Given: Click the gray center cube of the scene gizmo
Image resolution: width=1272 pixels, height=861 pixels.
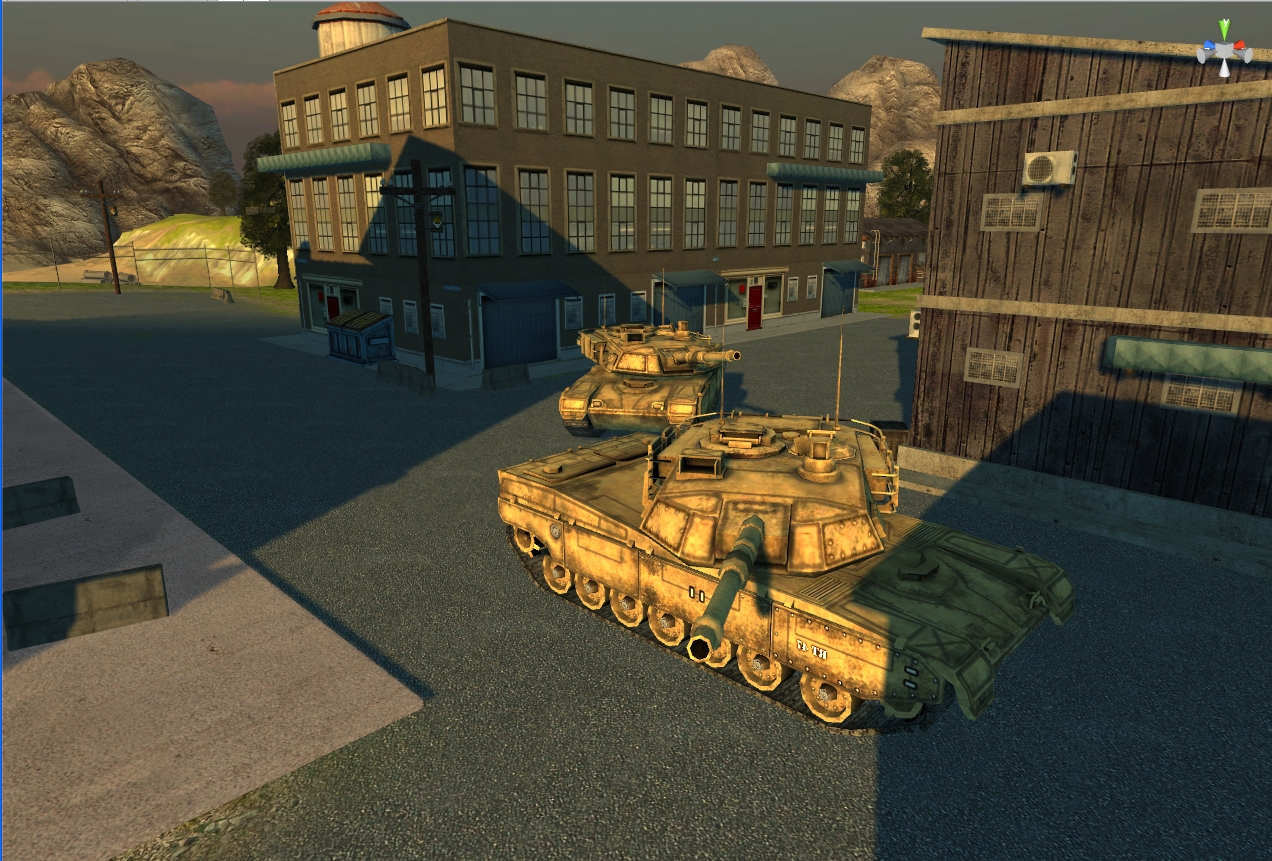Looking at the screenshot, I should pos(1224,52).
